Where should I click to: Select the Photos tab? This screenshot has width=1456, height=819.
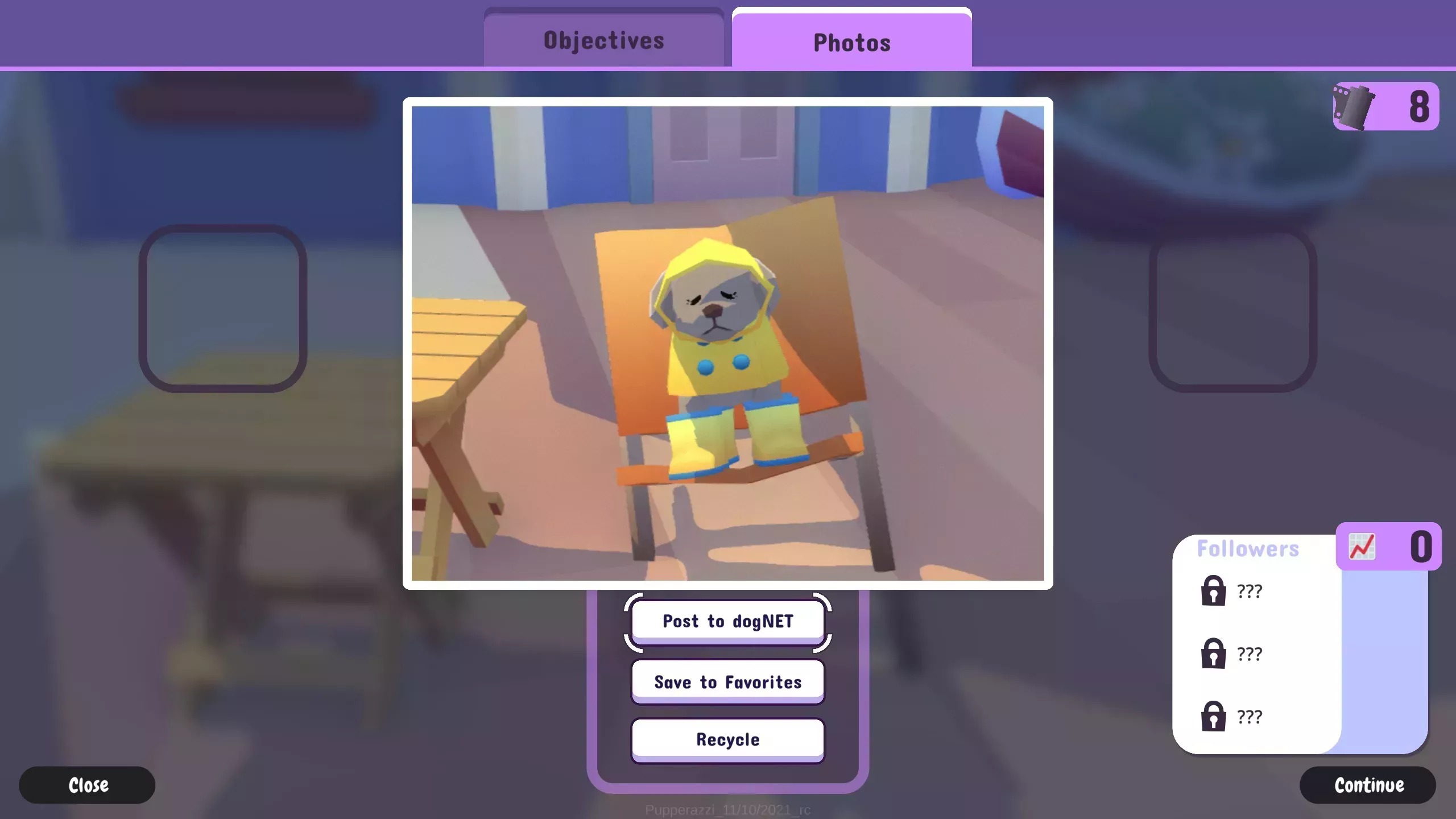tap(851, 42)
